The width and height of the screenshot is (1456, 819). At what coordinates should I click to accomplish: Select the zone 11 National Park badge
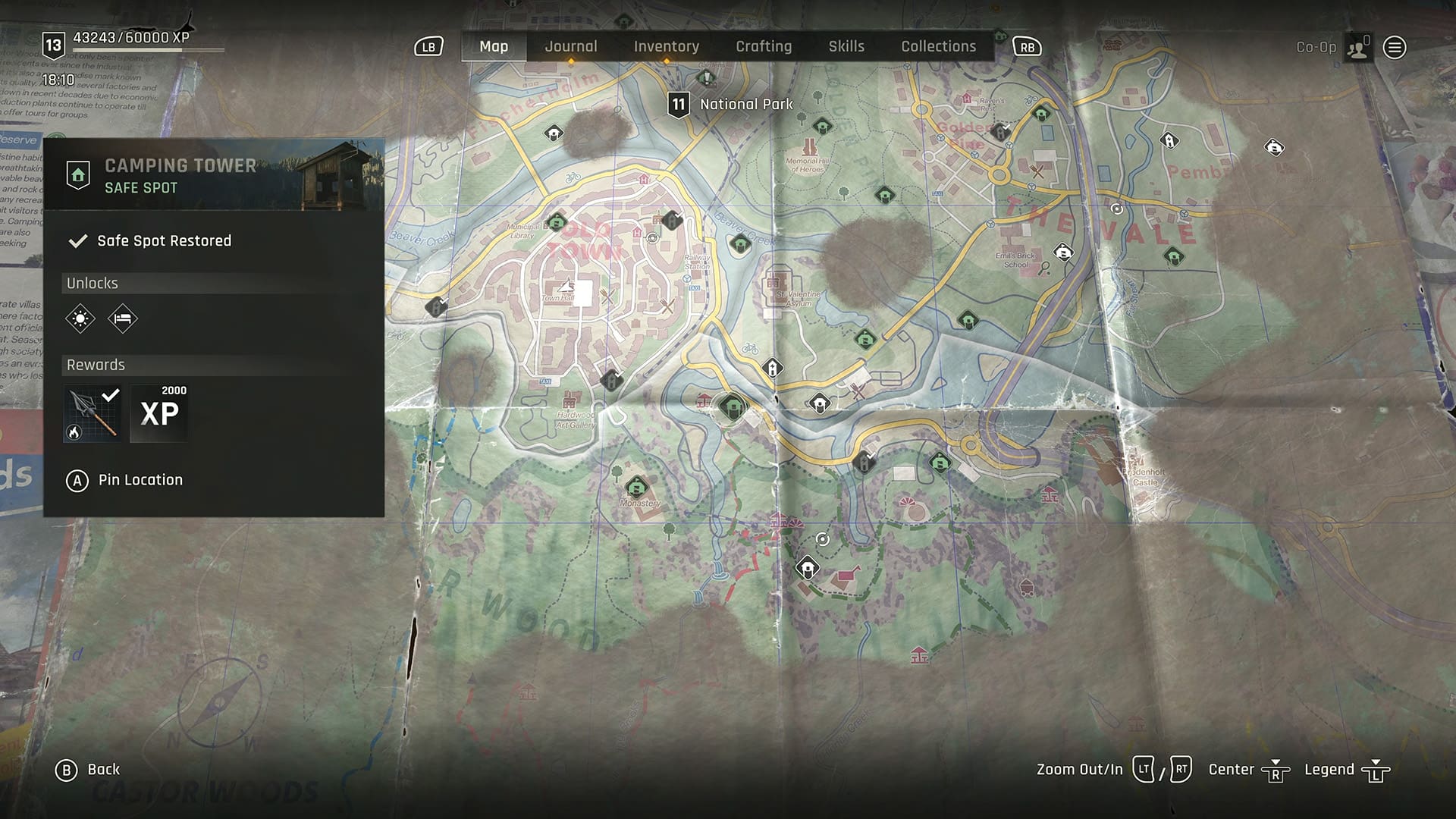click(679, 104)
